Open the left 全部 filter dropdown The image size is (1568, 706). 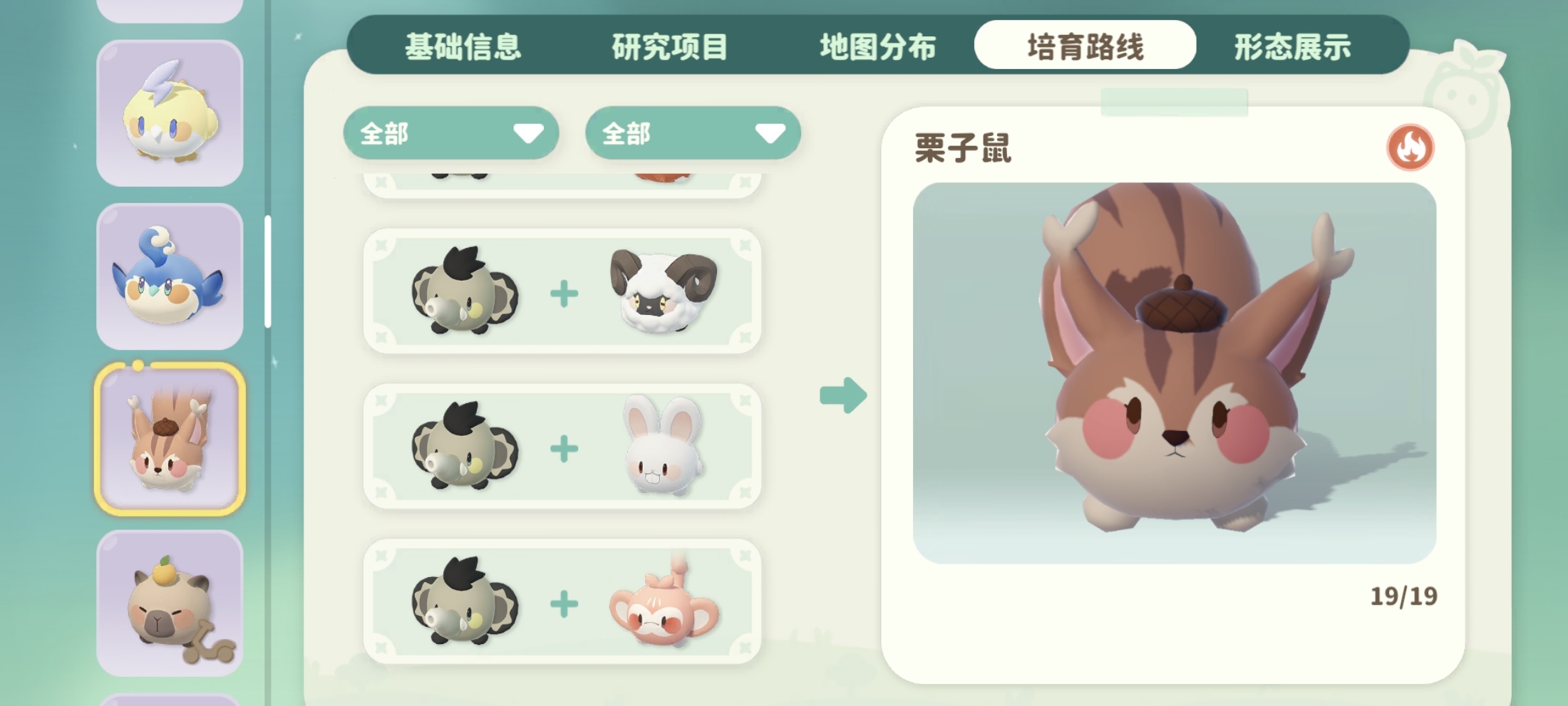[450, 134]
